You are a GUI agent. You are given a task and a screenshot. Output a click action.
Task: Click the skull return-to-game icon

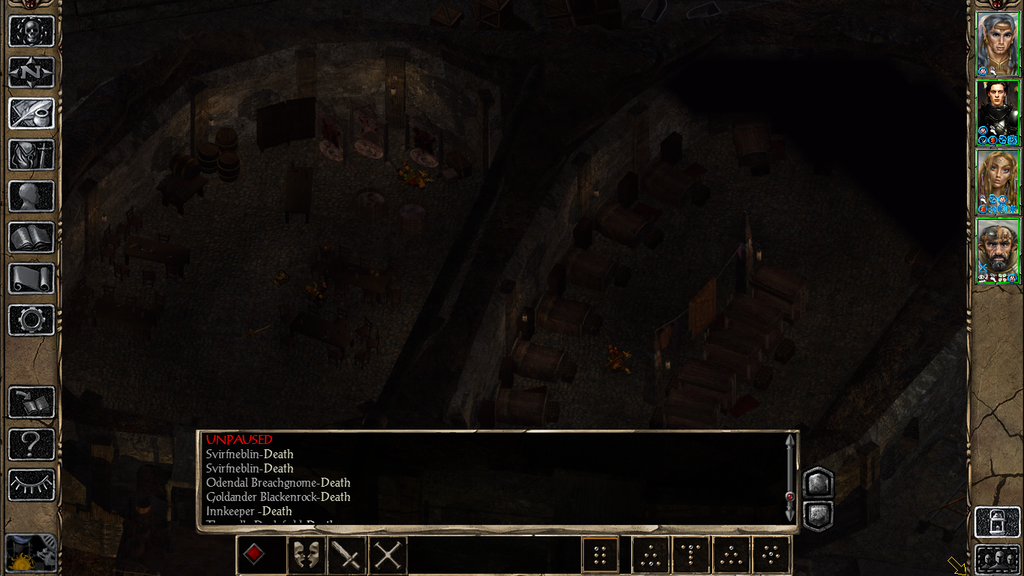(x=31, y=31)
